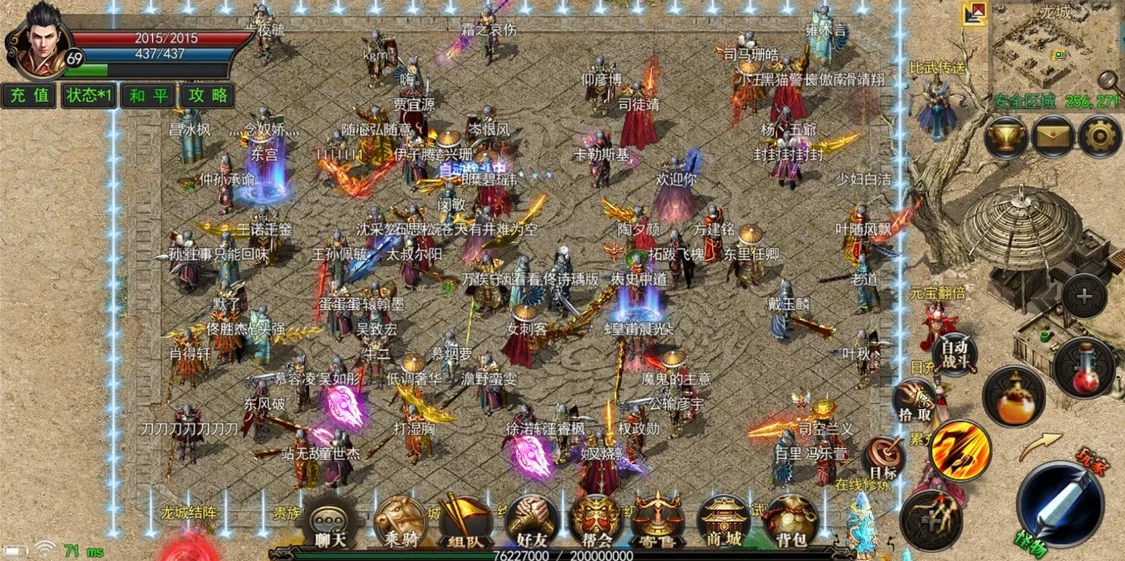Open the 组队 team menu
Viewport: 1125px width, 561px height.
click(464, 522)
